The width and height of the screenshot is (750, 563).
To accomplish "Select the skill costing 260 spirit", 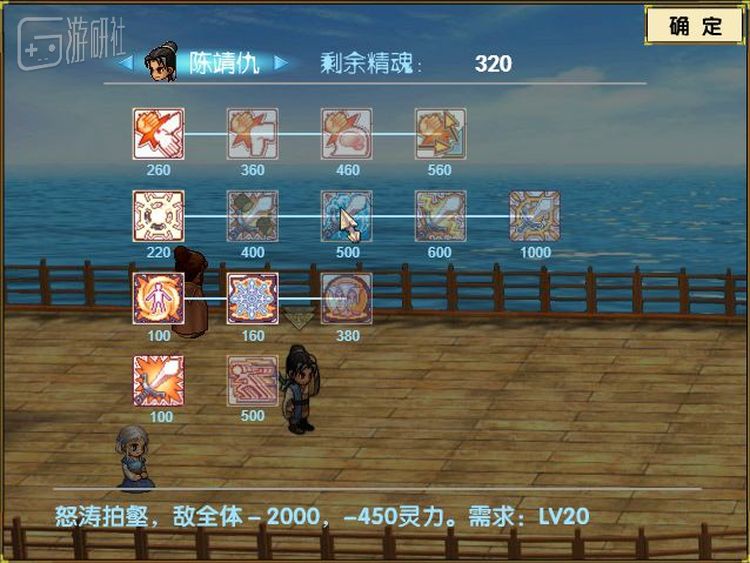I will coord(158,134).
